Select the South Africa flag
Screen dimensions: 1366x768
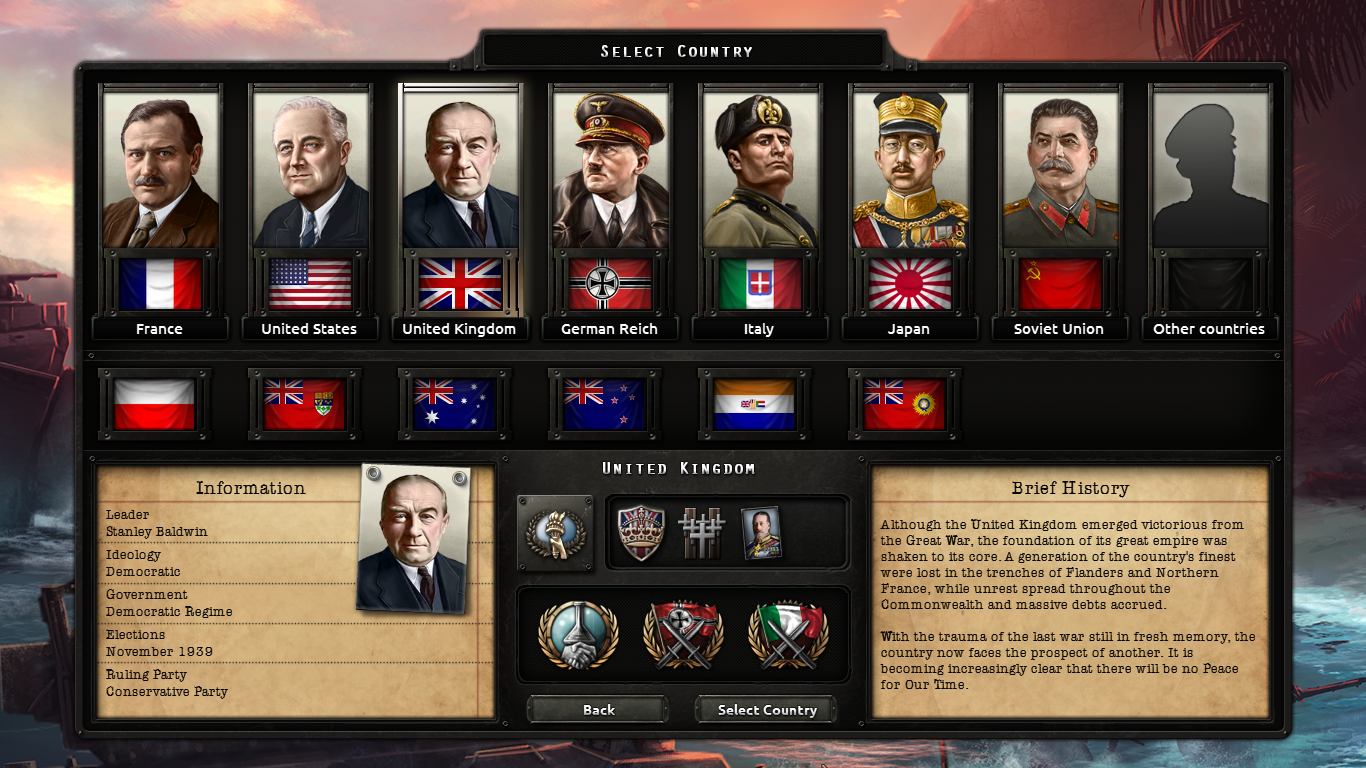(754, 404)
